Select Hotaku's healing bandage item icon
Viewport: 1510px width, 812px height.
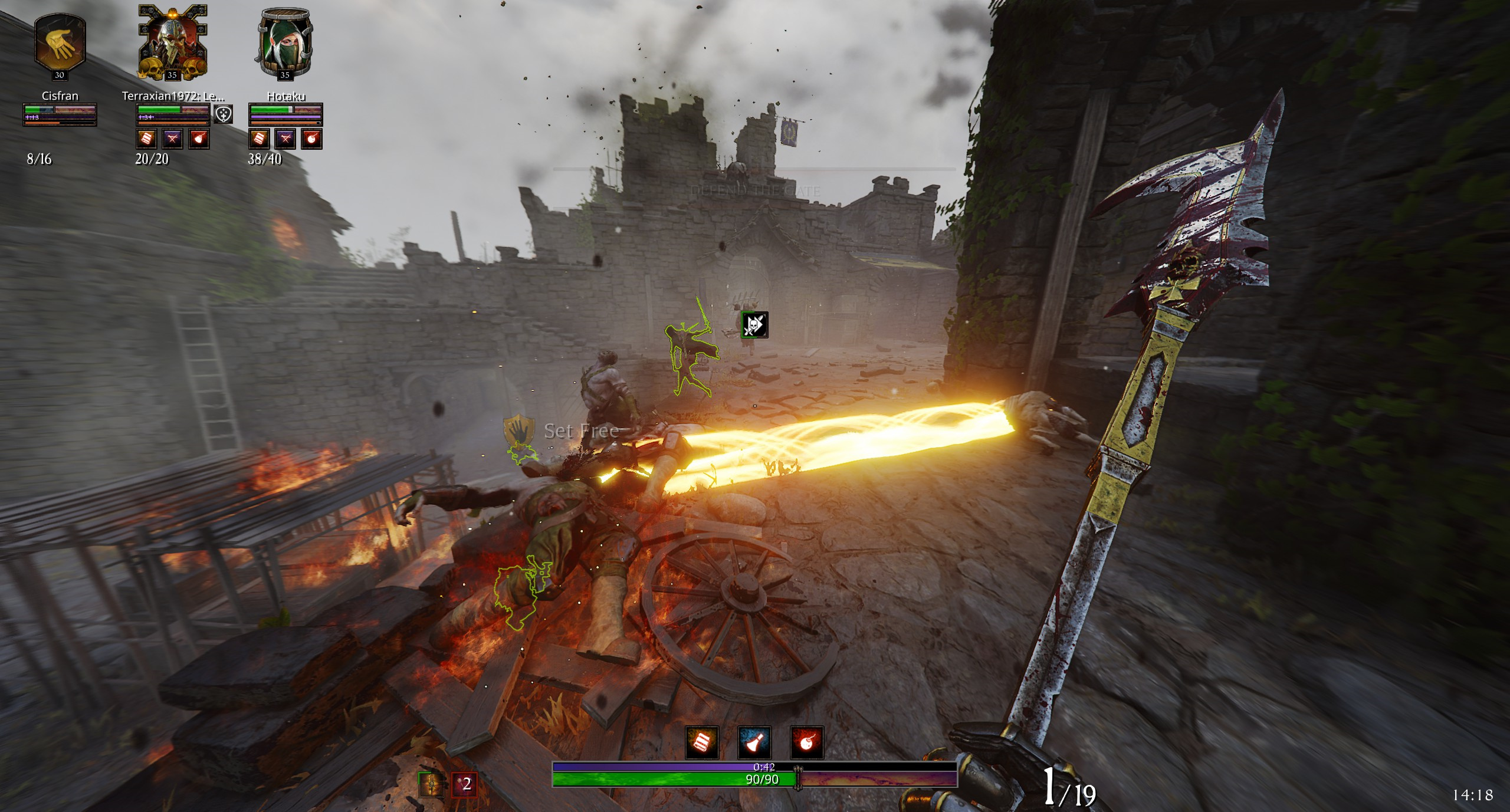click(x=260, y=139)
